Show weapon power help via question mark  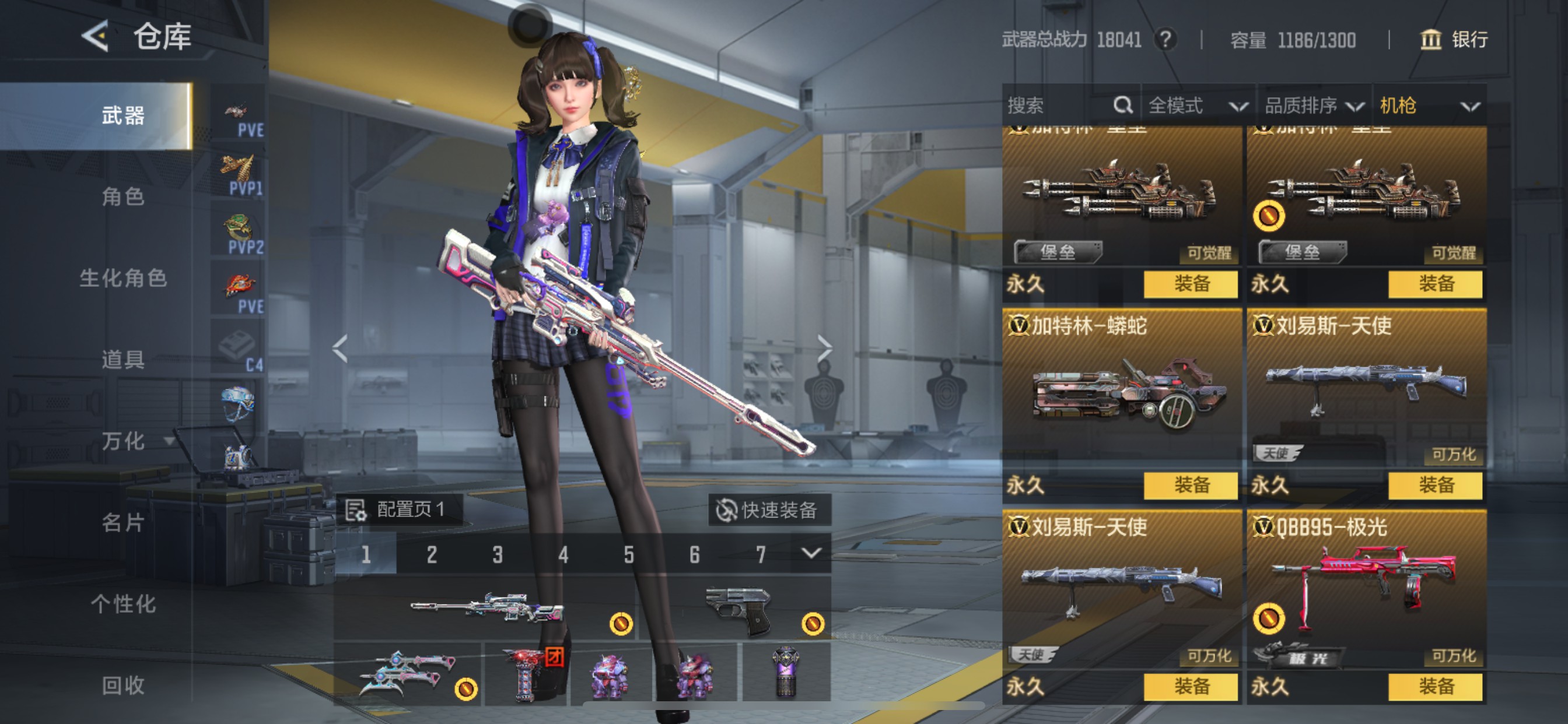(x=1165, y=40)
